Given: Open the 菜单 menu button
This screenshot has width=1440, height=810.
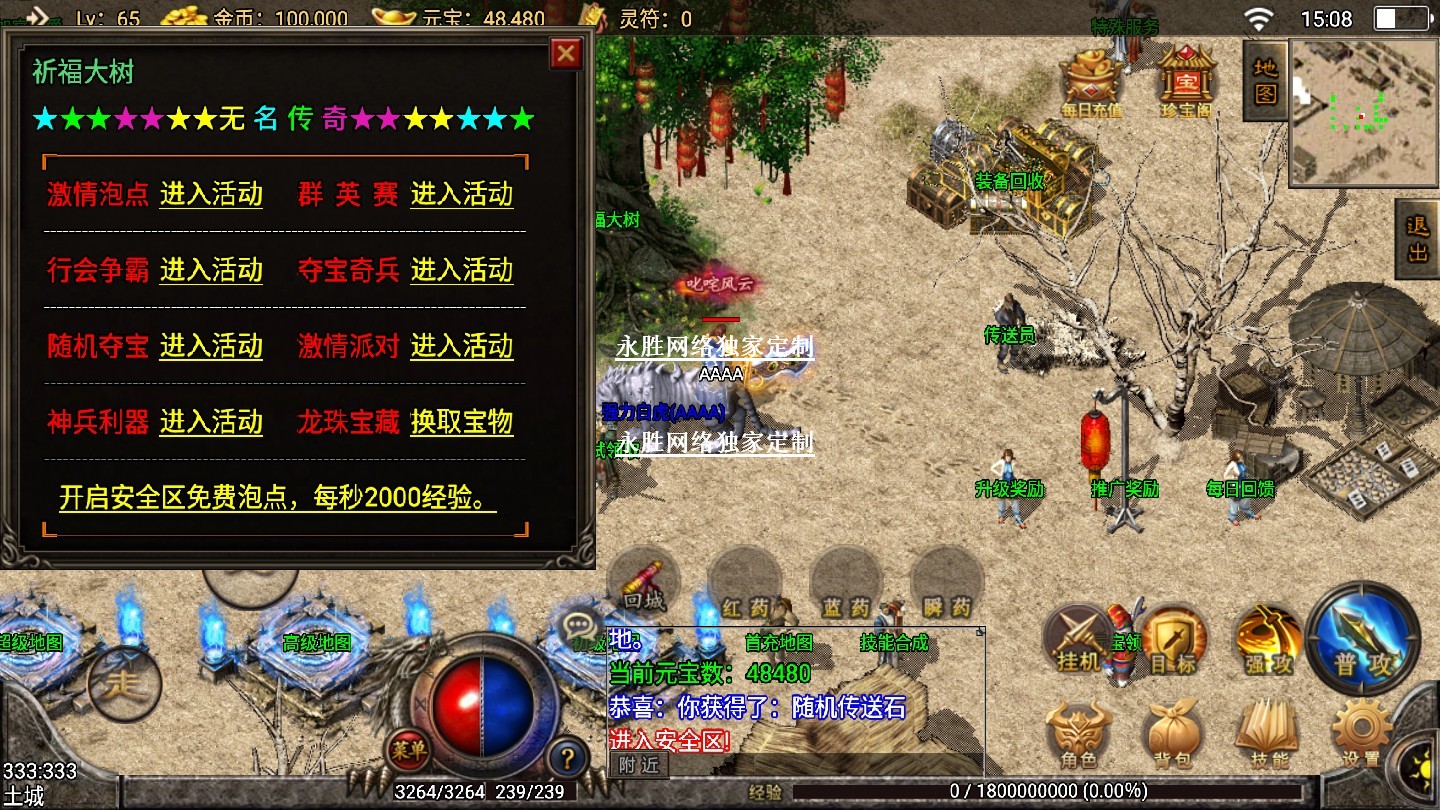Looking at the screenshot, I should [409, 748].
